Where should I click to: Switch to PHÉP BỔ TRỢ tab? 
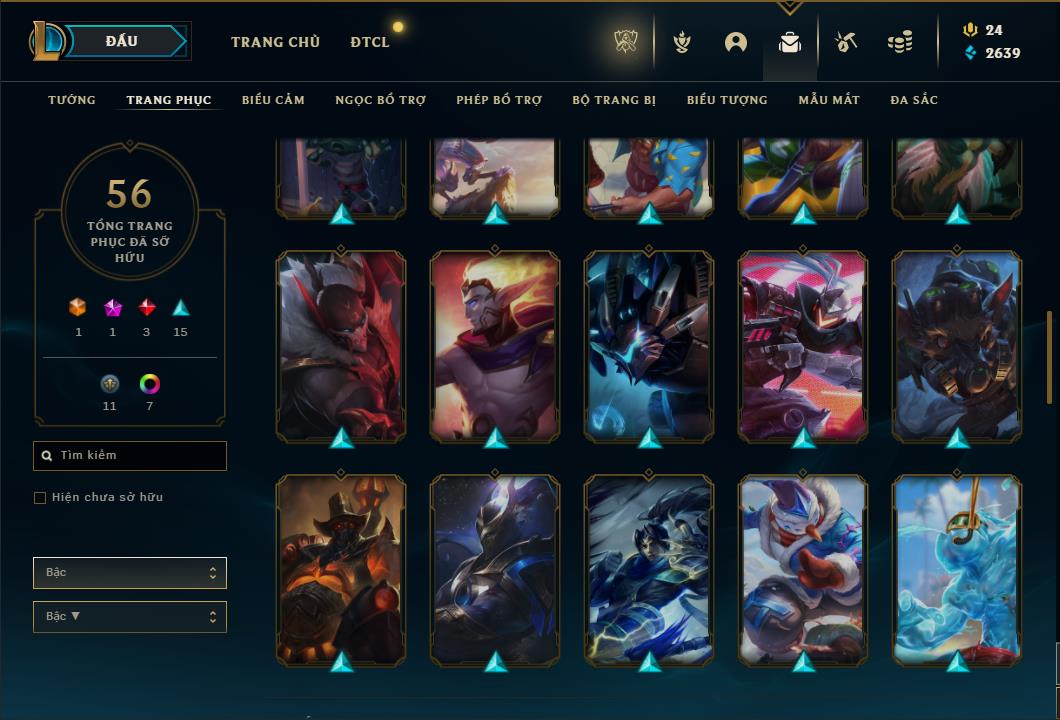point(499,100)
